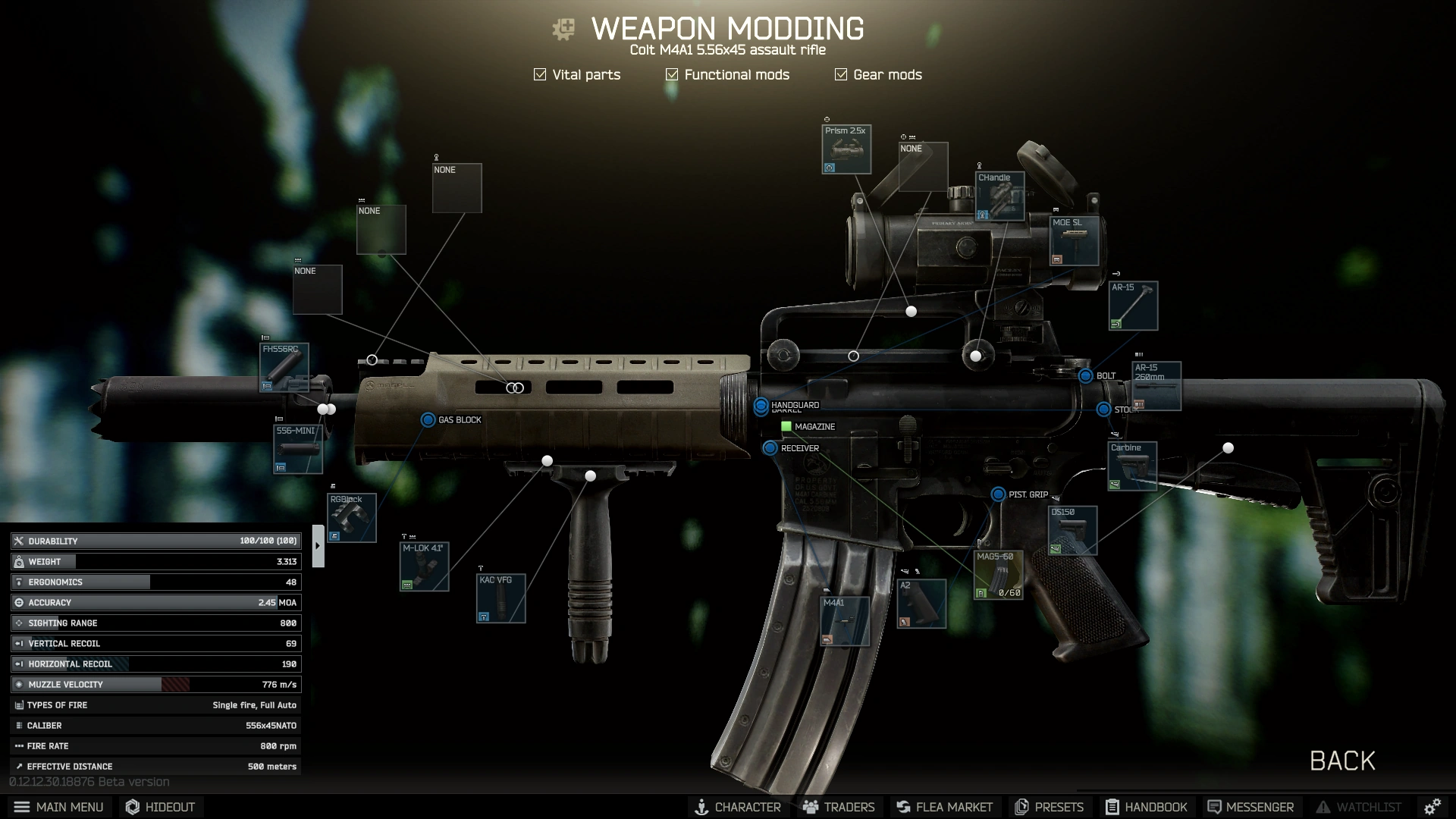Select the KAC VFG foregrip slot

(x=500, y=598)
